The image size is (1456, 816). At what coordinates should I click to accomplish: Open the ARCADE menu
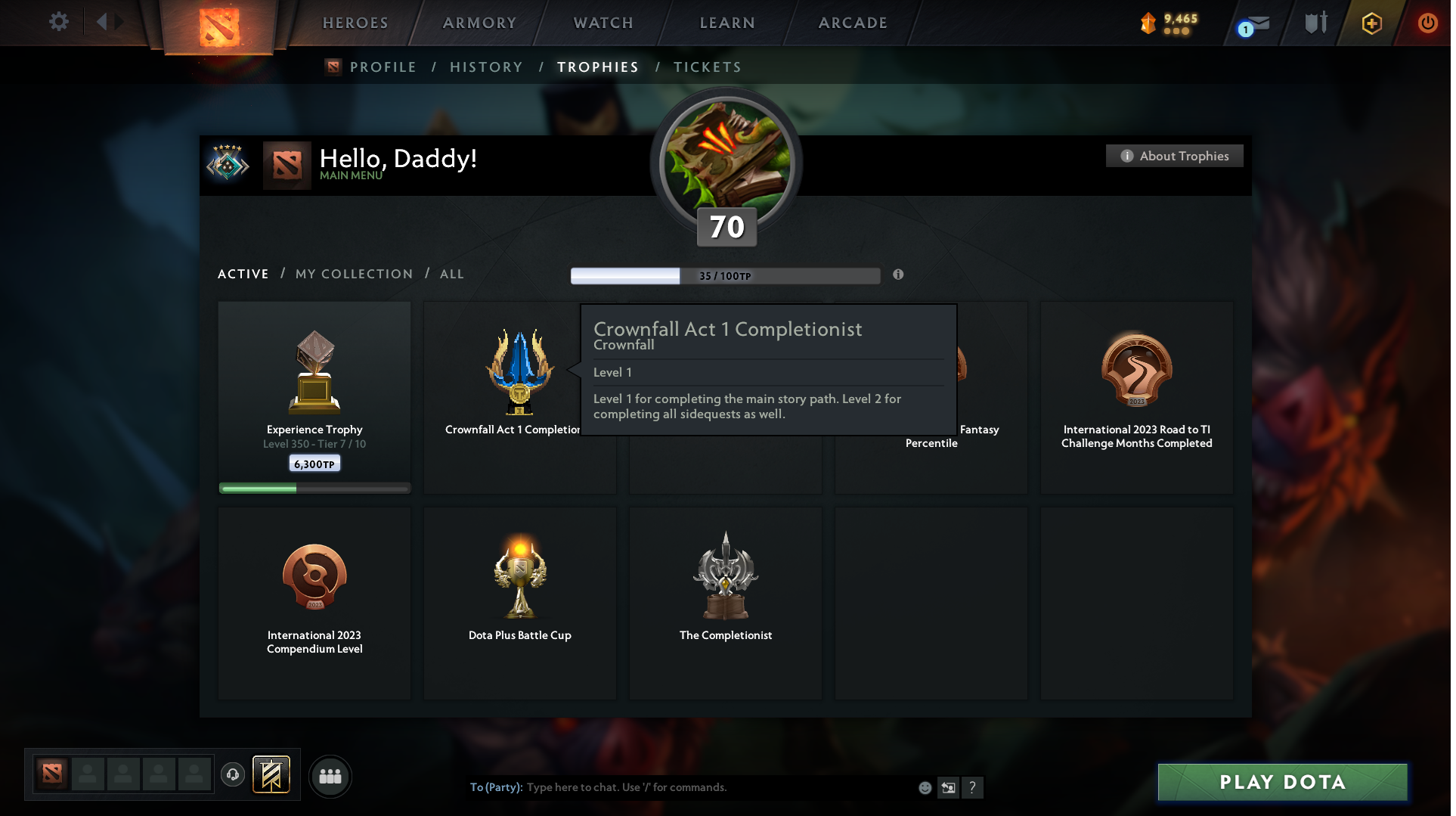[x=853, y=23]
